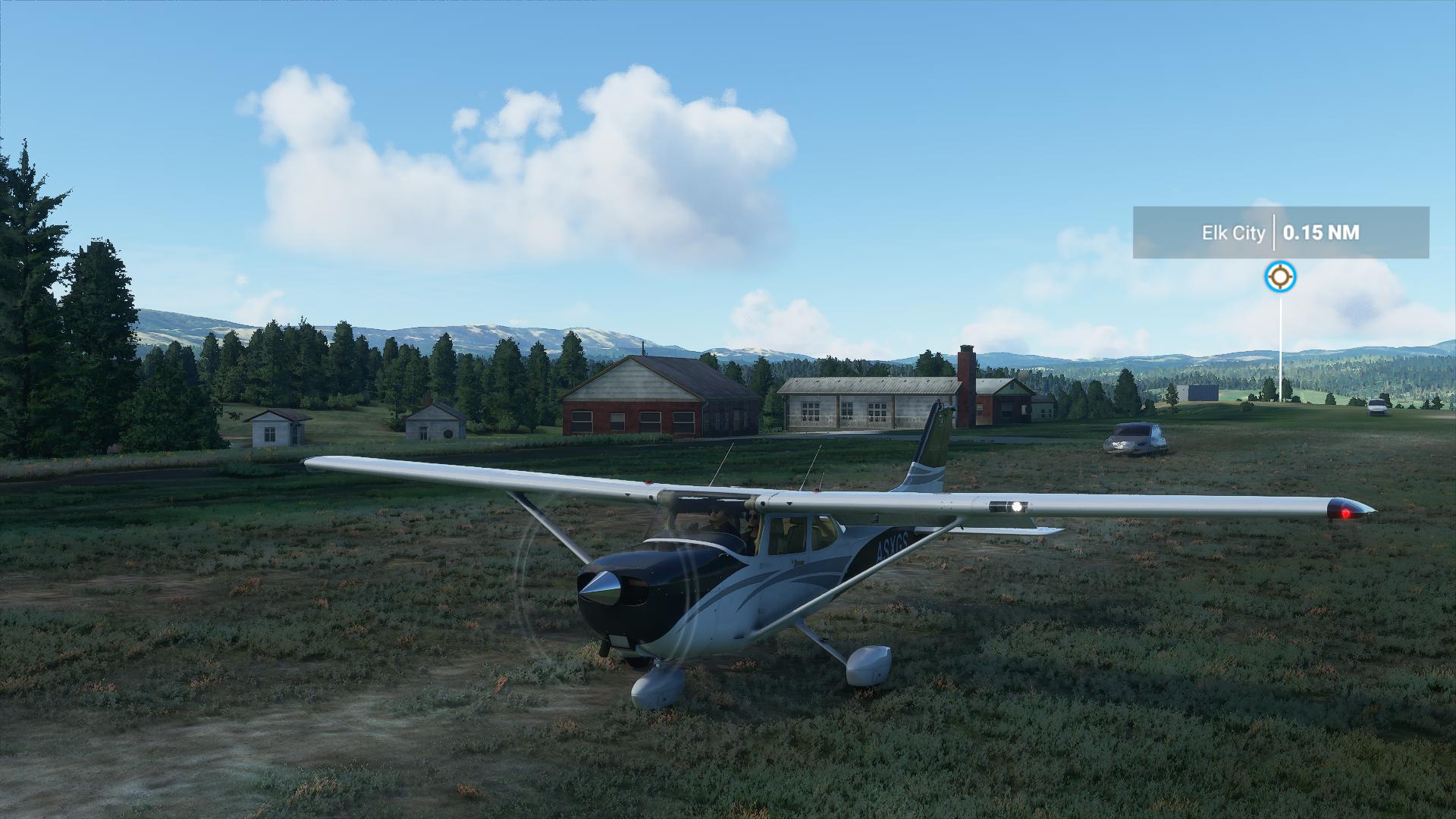The image size is (1456, 819).
Task: Click the Elk City waypoint marker icon
Action: click(1280, 277)
